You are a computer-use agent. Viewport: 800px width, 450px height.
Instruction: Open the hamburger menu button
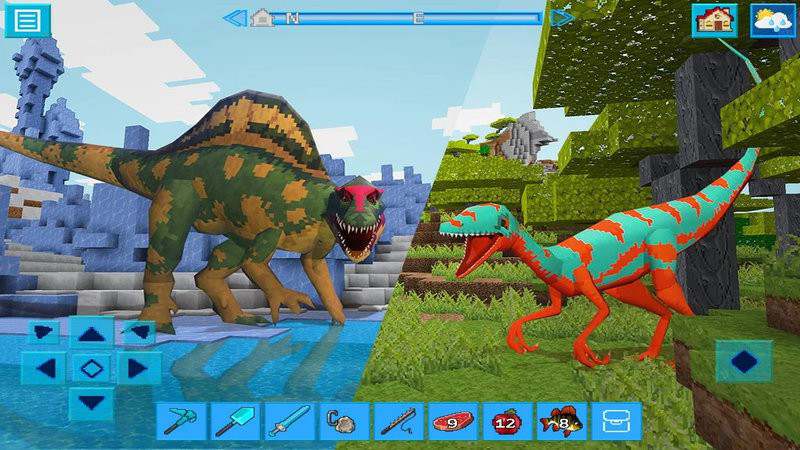click(x=27, y=20)
